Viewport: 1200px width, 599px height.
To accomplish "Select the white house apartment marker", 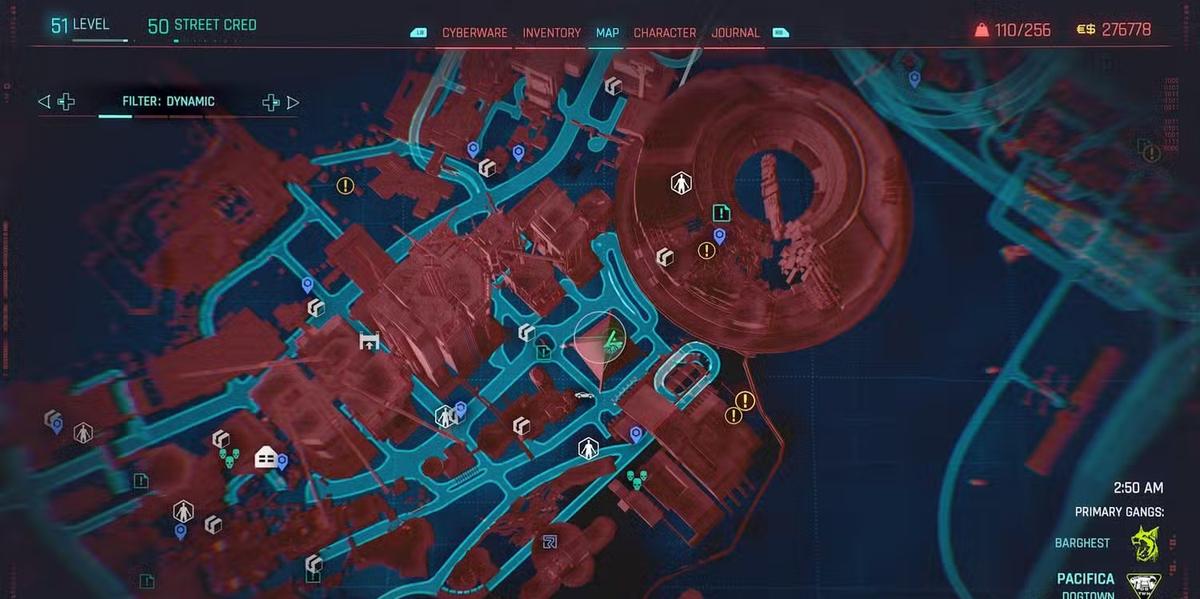I will pyautogui.click(x=266, y=457).
